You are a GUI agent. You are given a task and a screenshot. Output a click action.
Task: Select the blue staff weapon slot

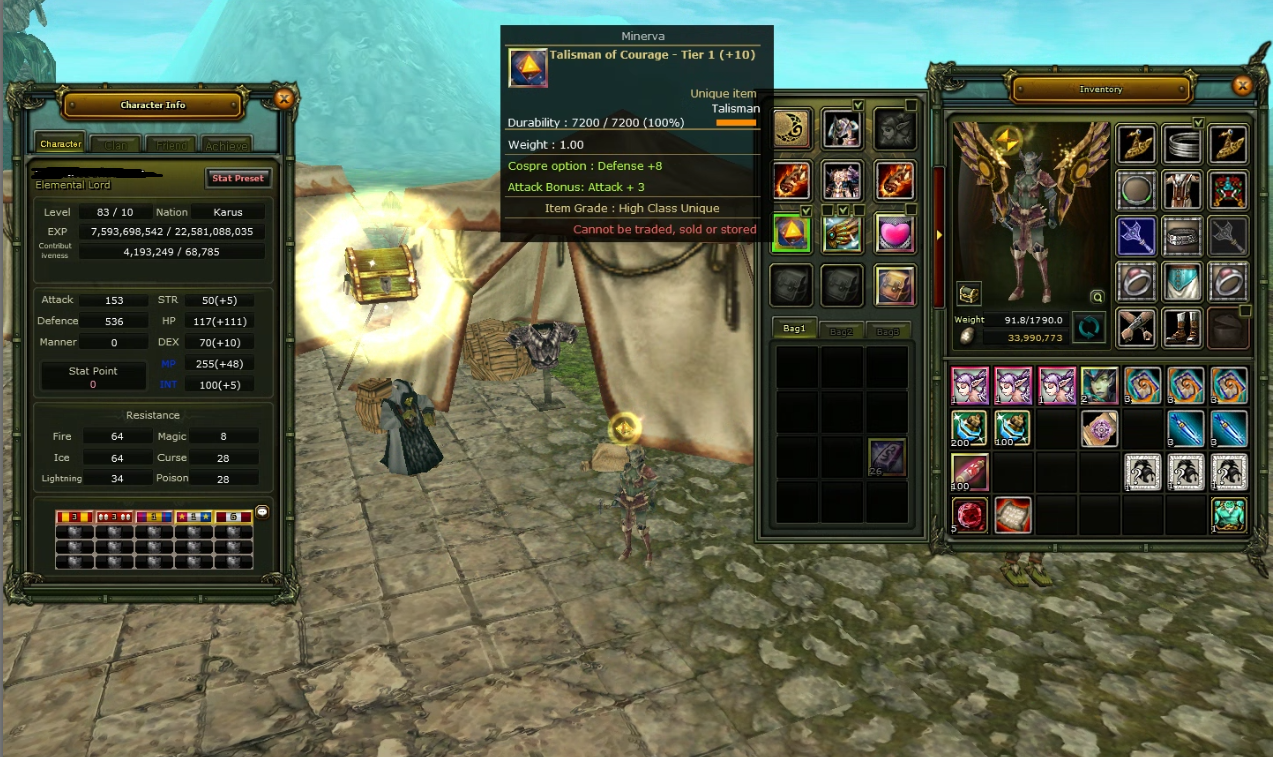1136,236
